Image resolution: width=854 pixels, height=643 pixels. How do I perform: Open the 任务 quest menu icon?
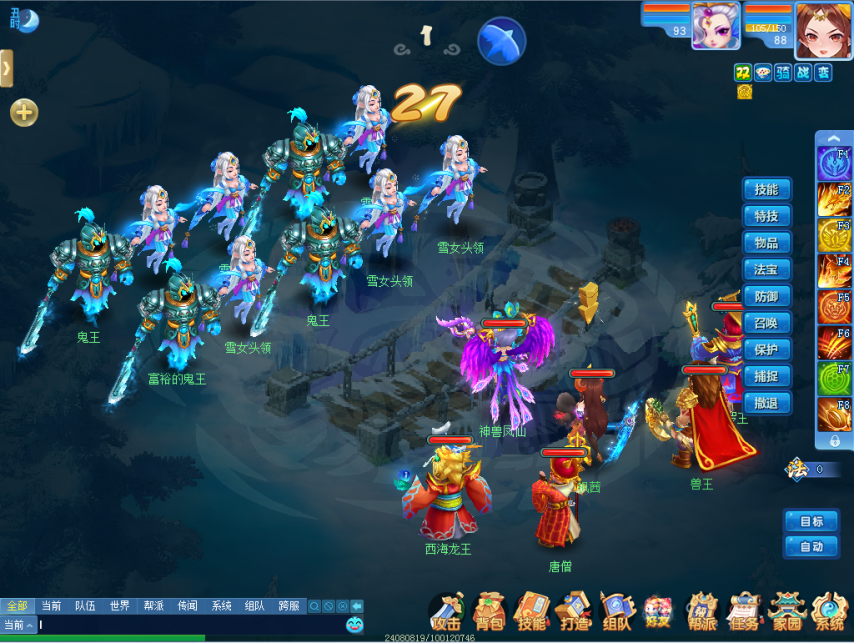[x=742, y=611]
